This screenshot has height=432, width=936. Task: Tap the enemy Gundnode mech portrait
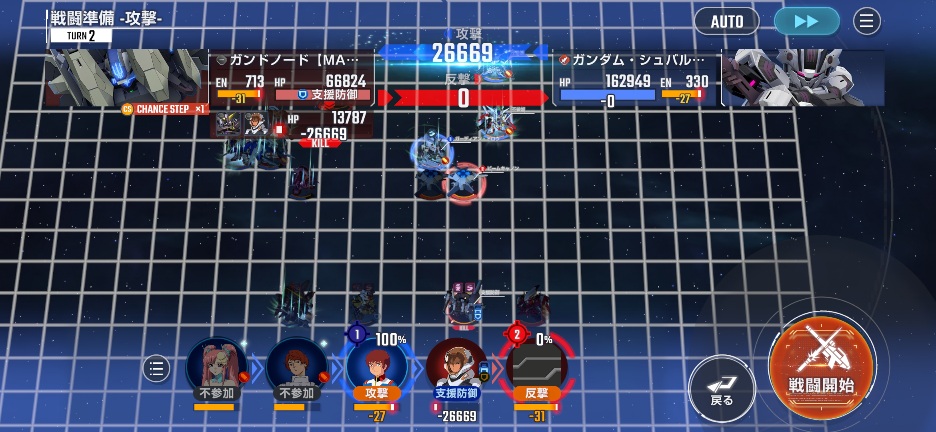(127, 76)
